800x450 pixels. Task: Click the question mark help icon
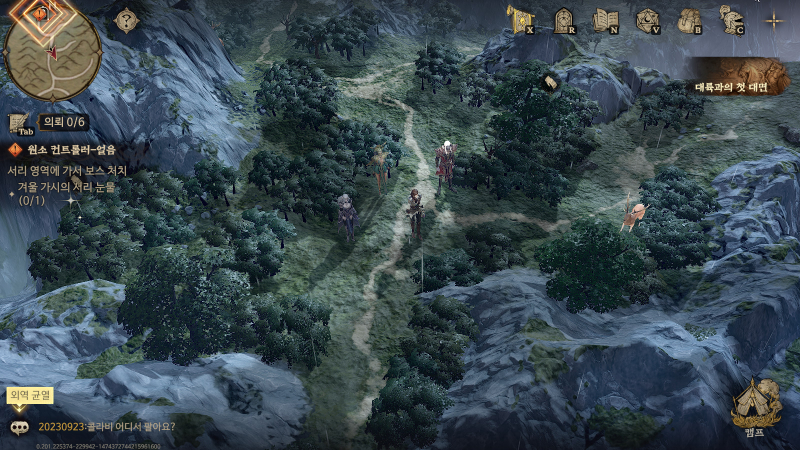pos(127,20)
